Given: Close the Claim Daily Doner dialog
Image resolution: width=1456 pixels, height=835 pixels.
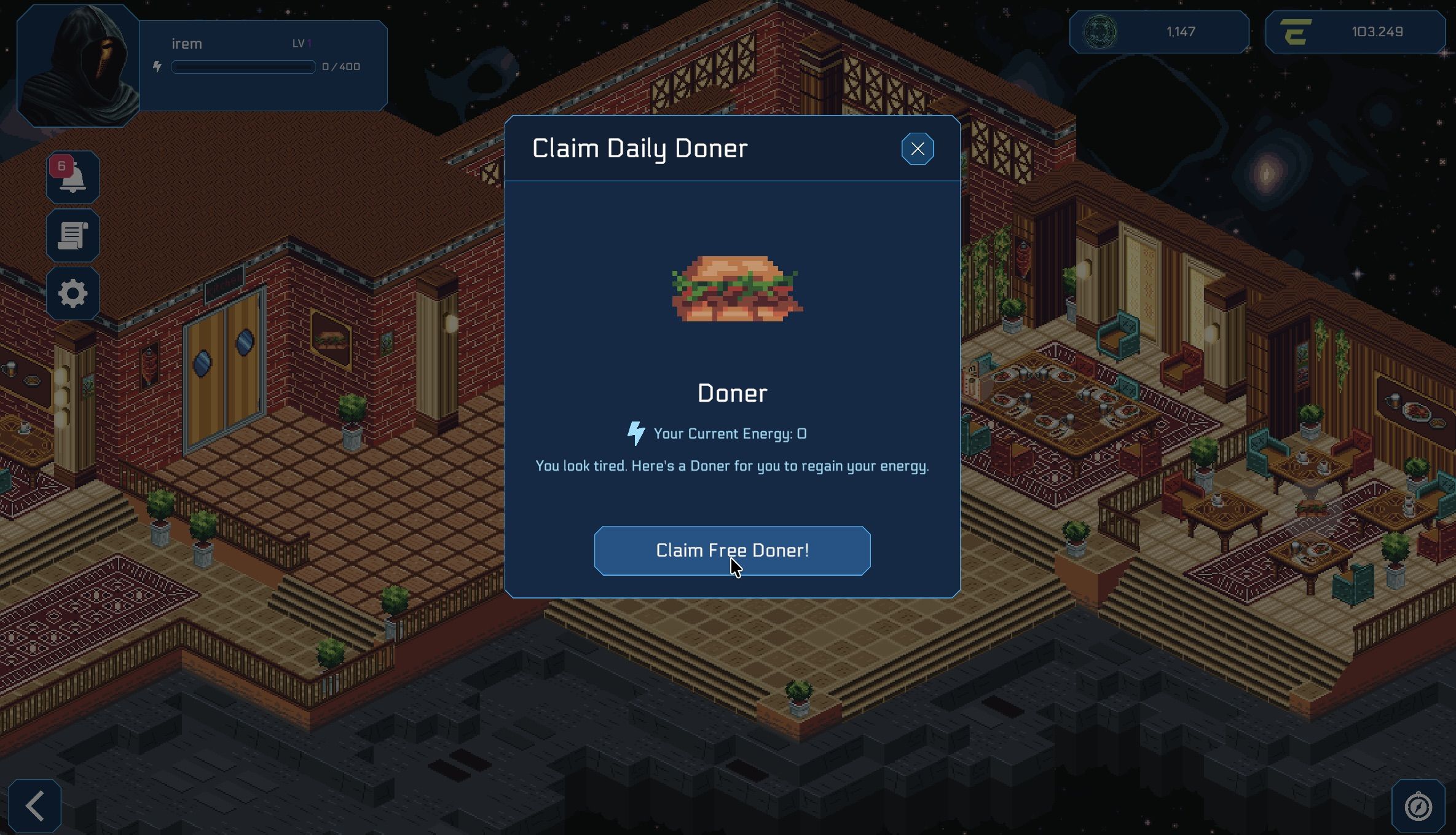Looking at the screenshot, I should pyautogui.click(x=917, y=149).
